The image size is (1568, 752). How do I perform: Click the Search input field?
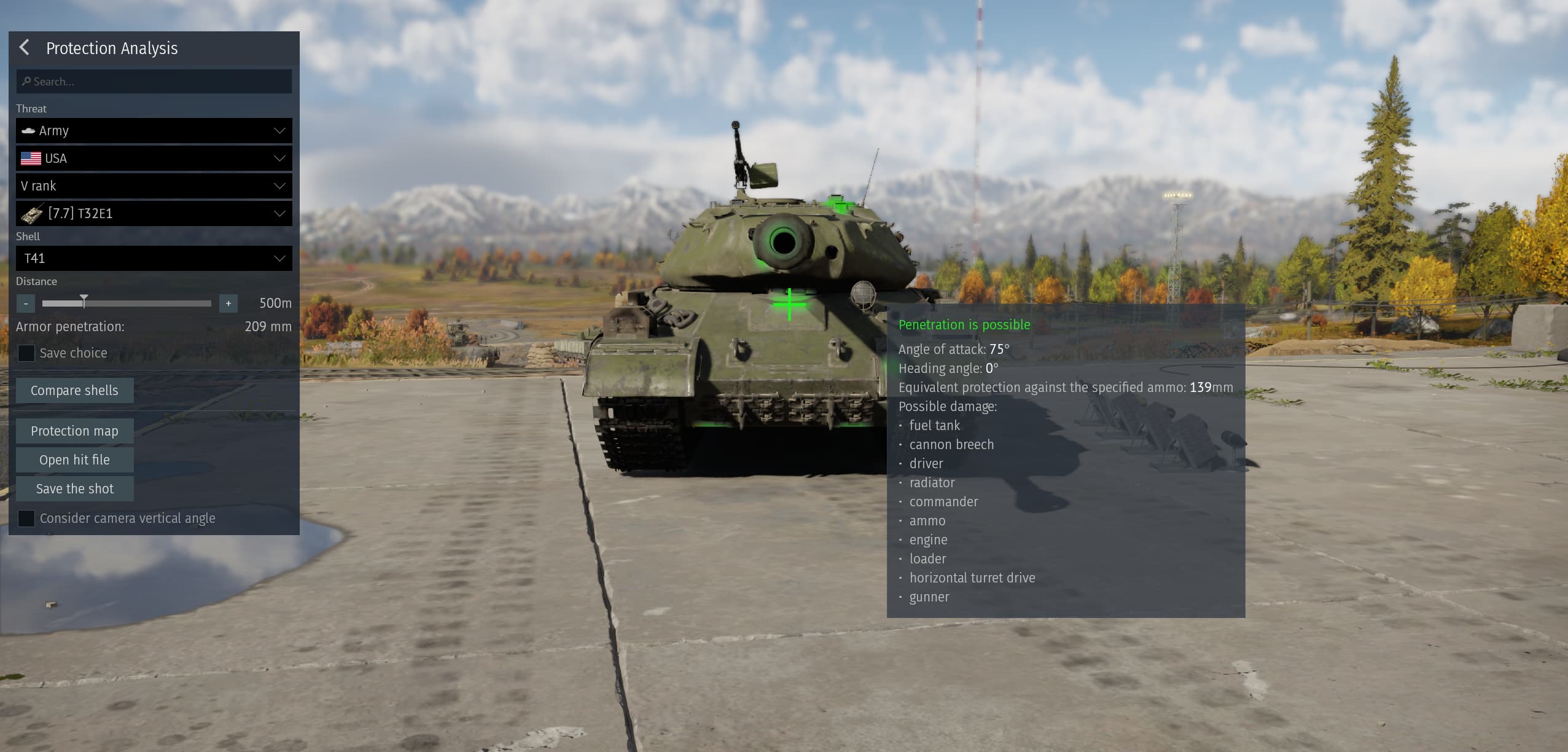(x=154, y=82)
